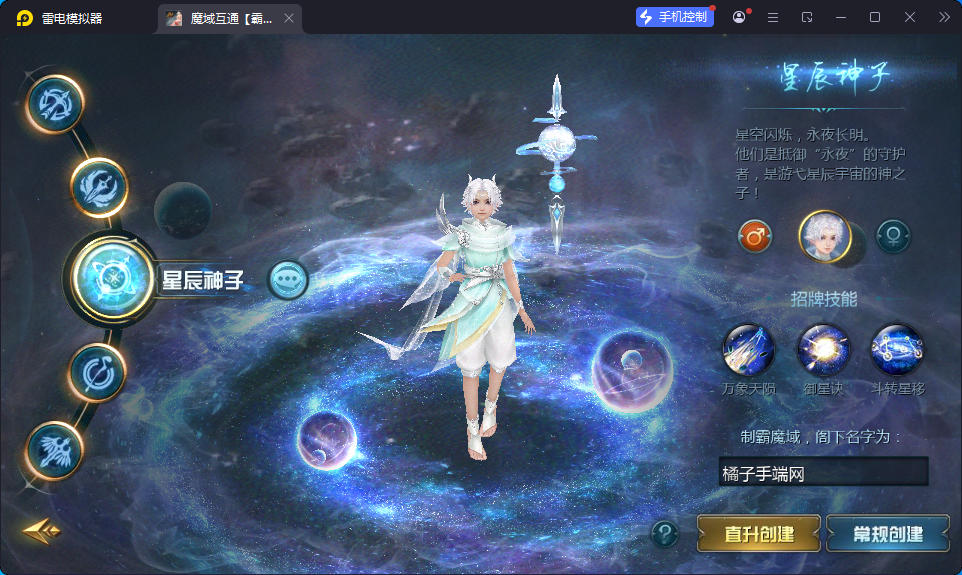Switch to the winged blade class icon
Viewport: 962px width, 575px height.
[99, 186]
